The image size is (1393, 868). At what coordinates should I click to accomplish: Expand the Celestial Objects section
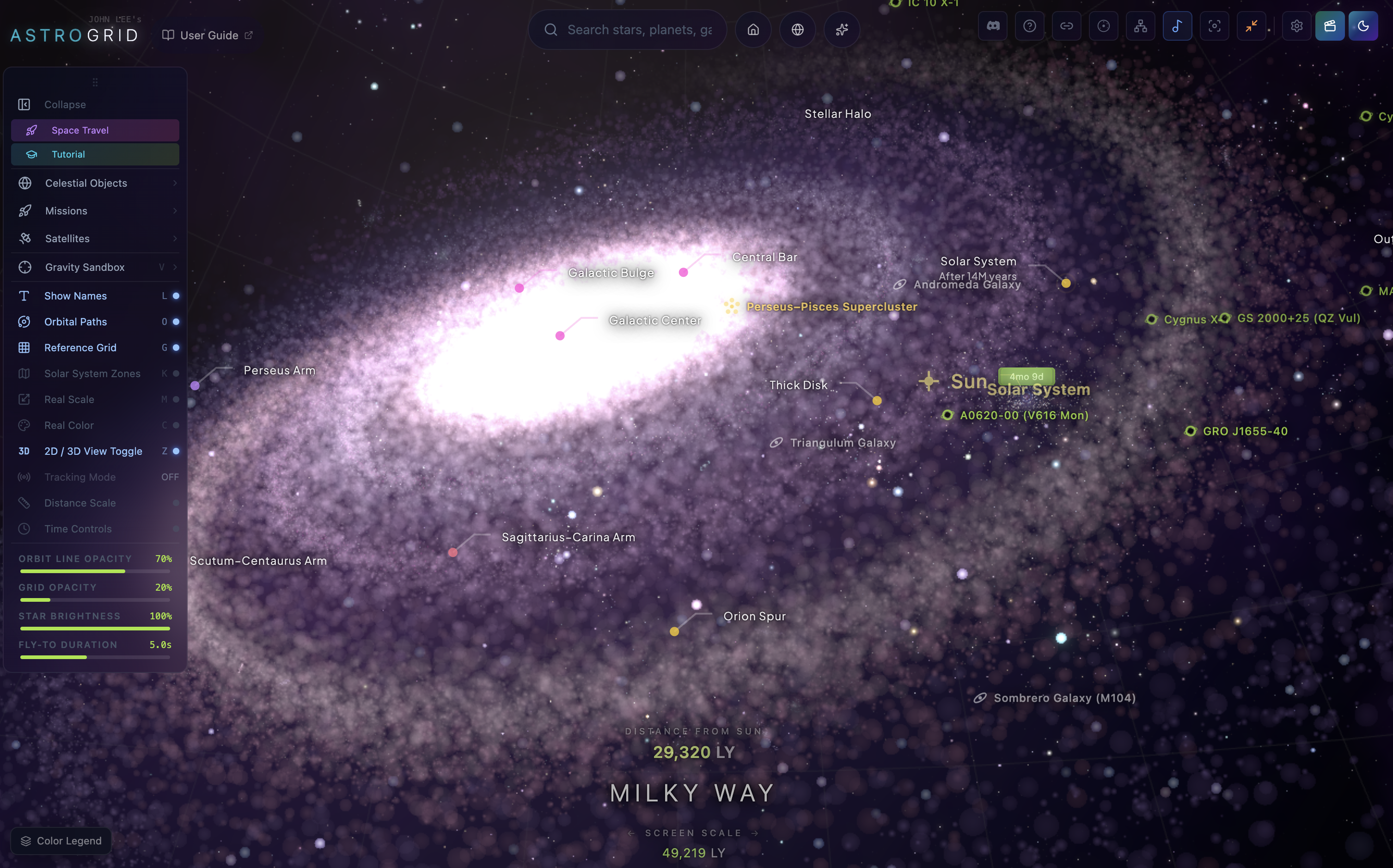click(x=95, y=183)
